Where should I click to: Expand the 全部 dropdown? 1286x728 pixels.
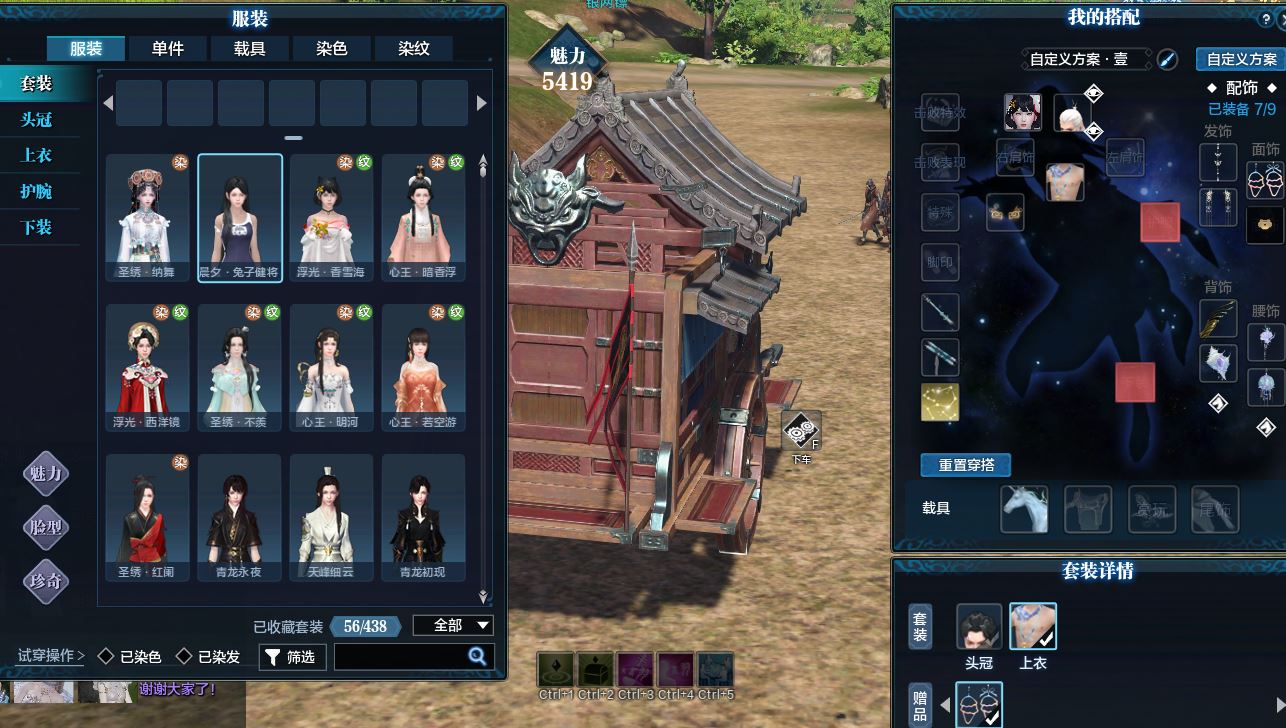(453, 626)
